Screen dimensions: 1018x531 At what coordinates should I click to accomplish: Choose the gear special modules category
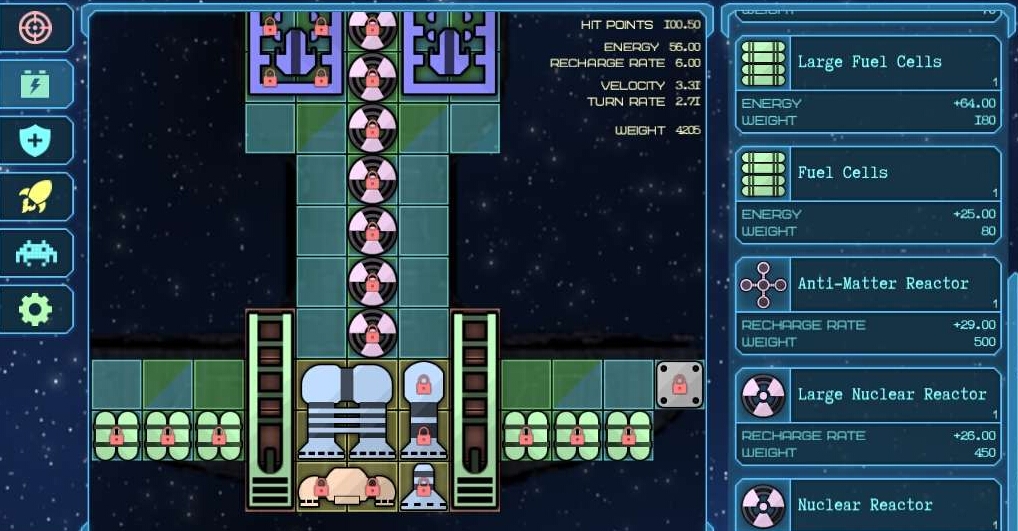tap(36, 310)
